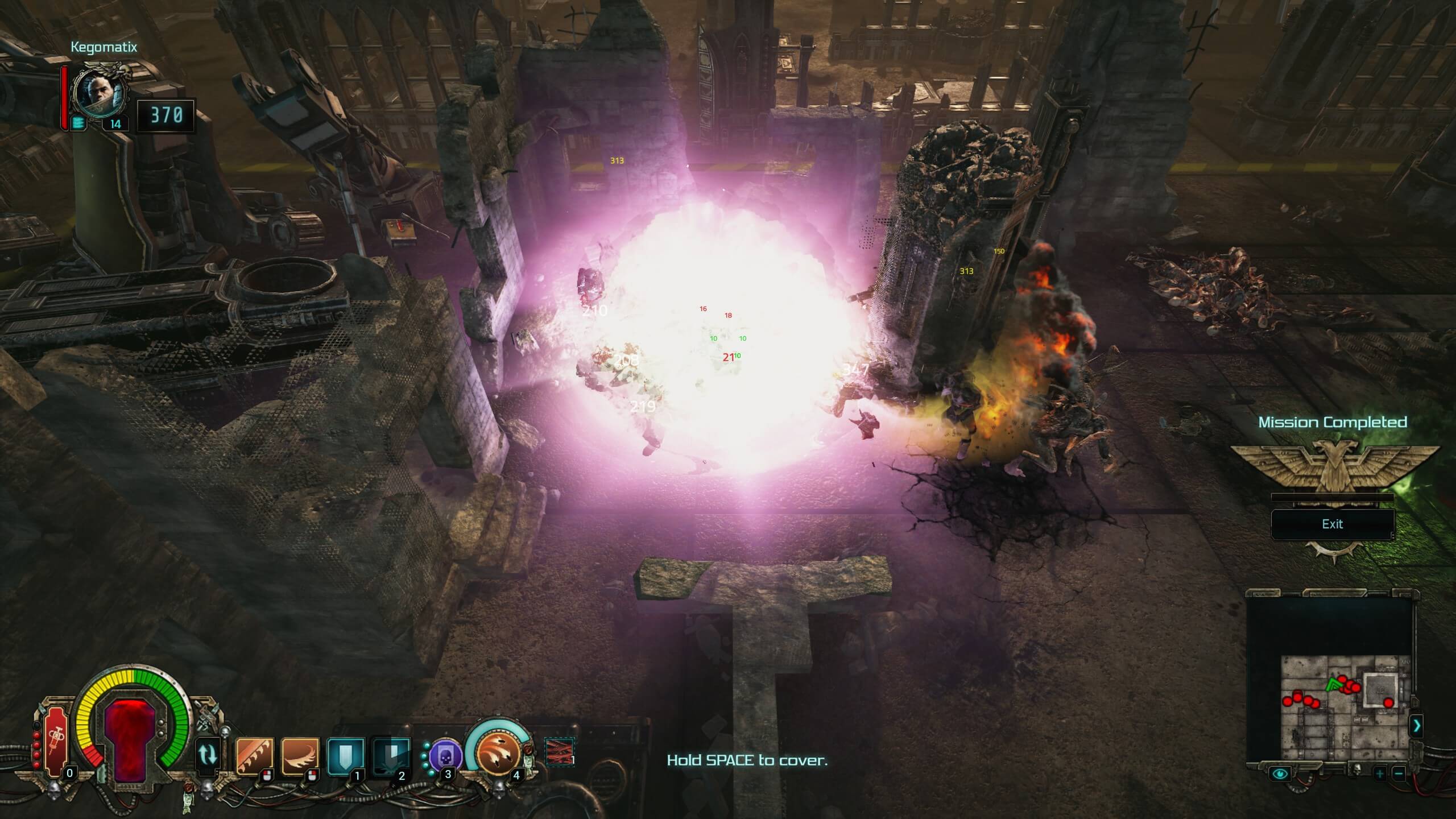Viewport: 1456px width, 819px height.
Task: Use the bright shield skill in slot 1
Action: click(x=345, y=757)
